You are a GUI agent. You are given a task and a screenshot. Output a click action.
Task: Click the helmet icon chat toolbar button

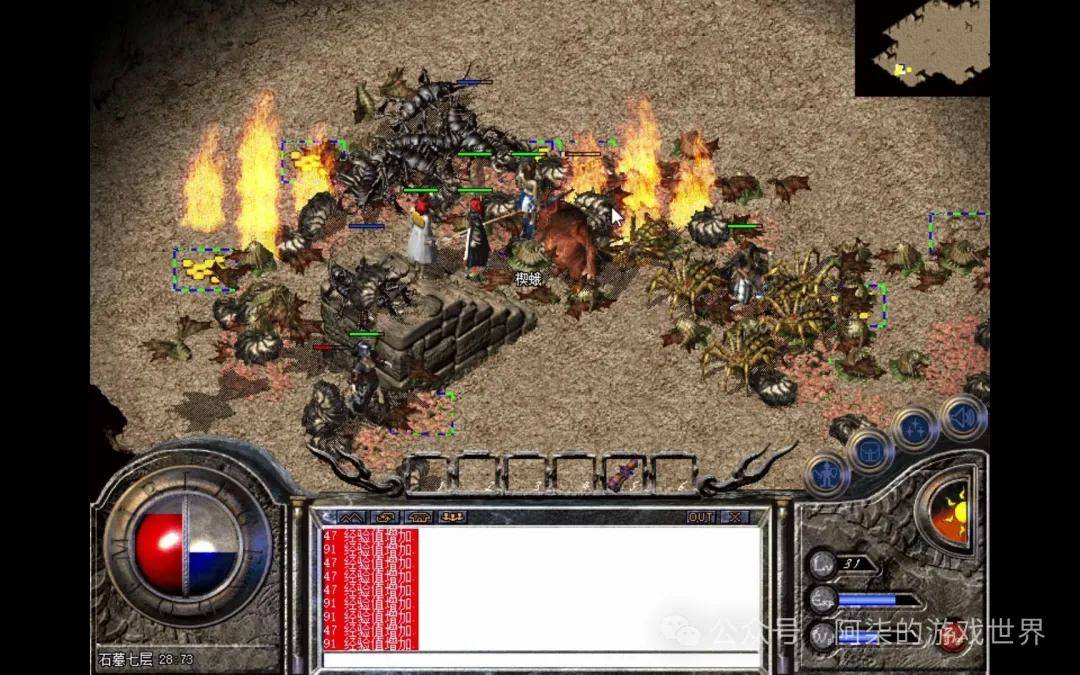click(419, 517)
